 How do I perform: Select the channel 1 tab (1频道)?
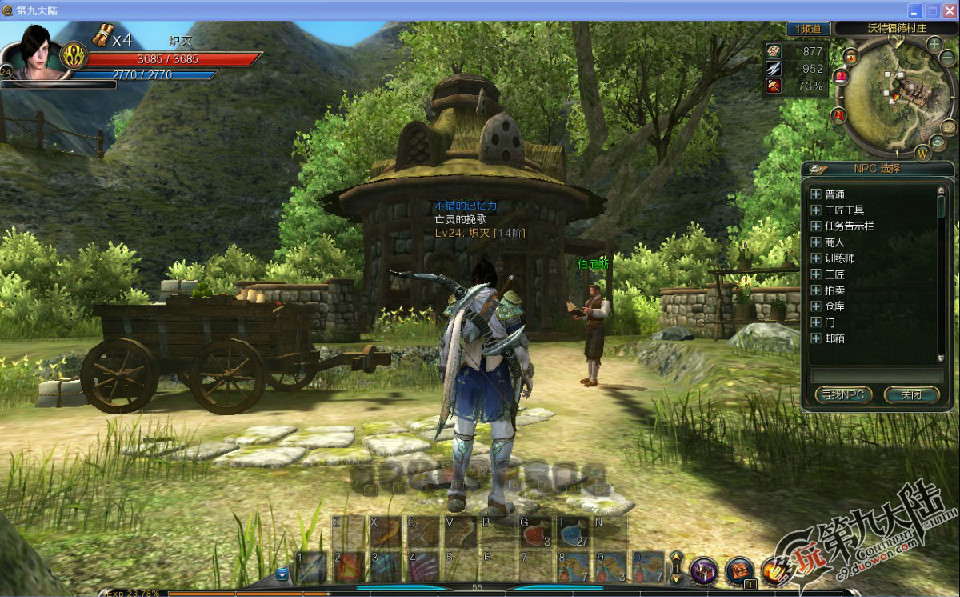pyautogui.click(x=808, y=29)
